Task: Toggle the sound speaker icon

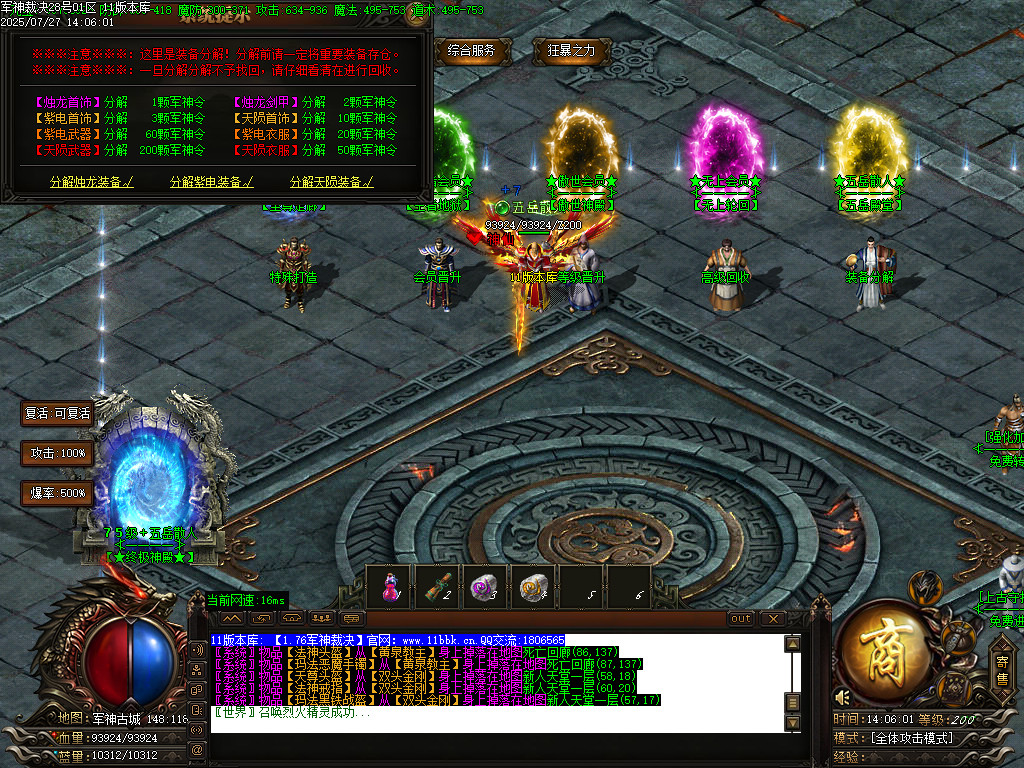Action: click(x=843, y=696)
